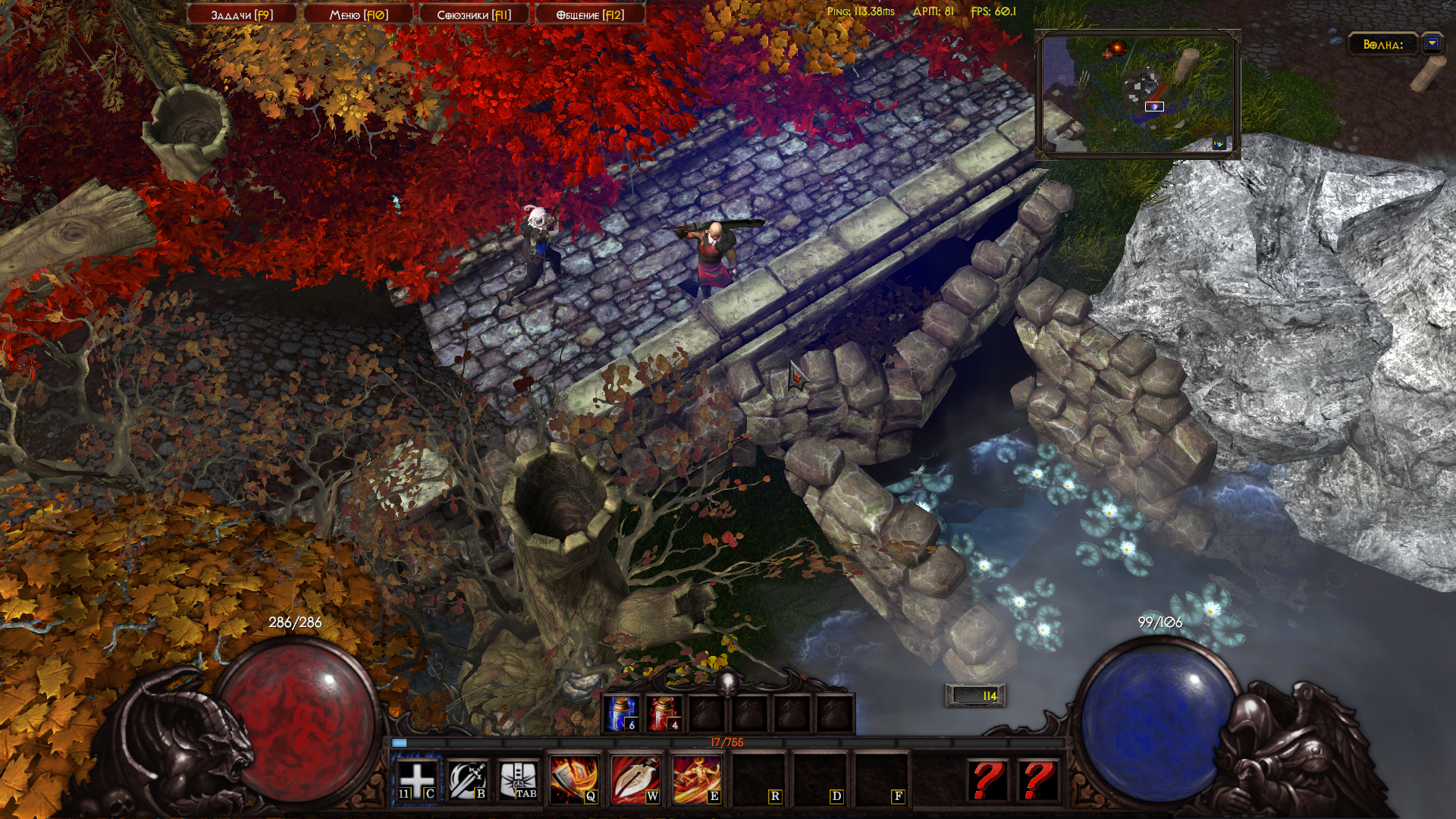The image size is (1456, 819).
Task: Select the white cross skill-points icon
Action: tap(416, 780)
